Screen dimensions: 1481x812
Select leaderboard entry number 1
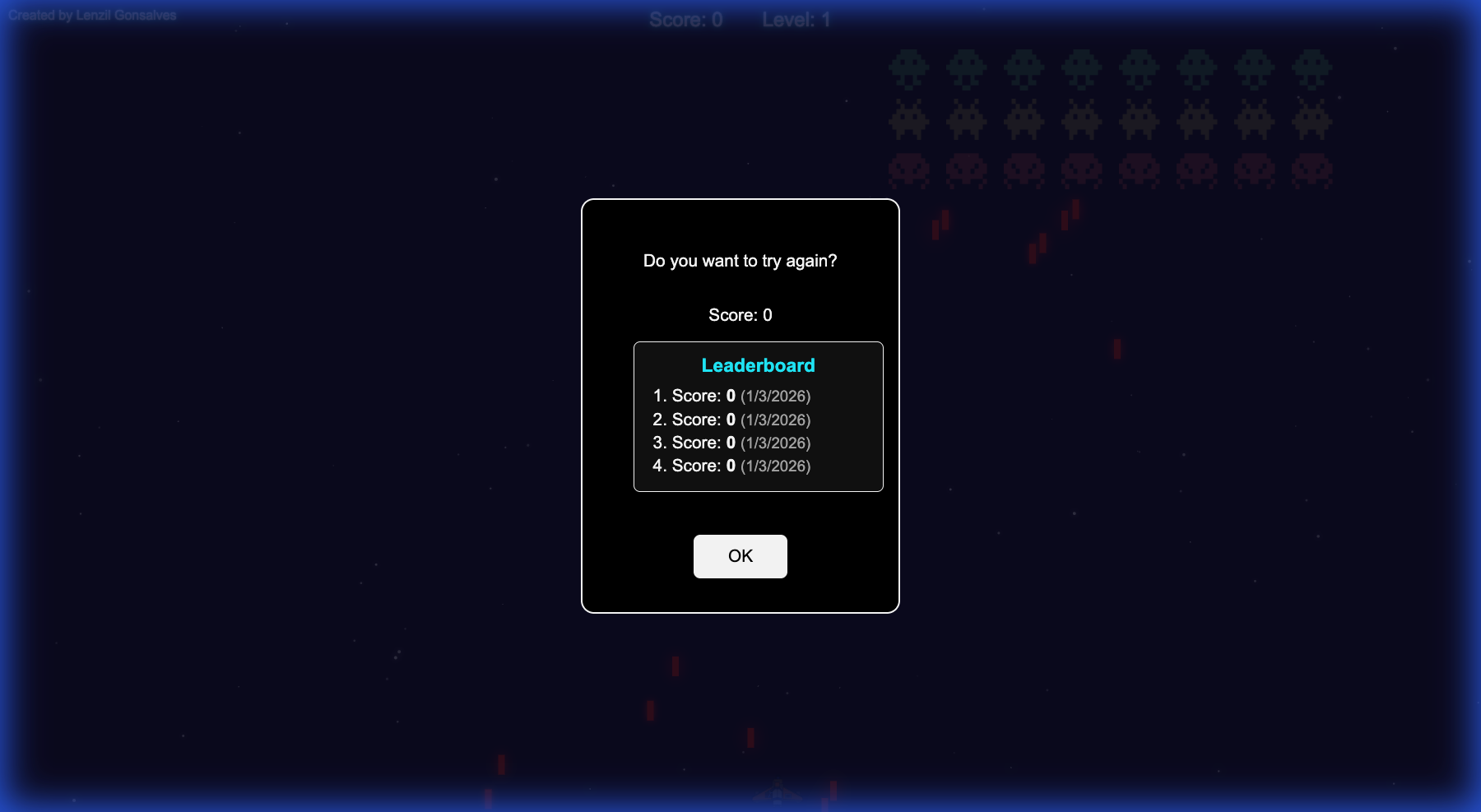(x=731, y=396)
